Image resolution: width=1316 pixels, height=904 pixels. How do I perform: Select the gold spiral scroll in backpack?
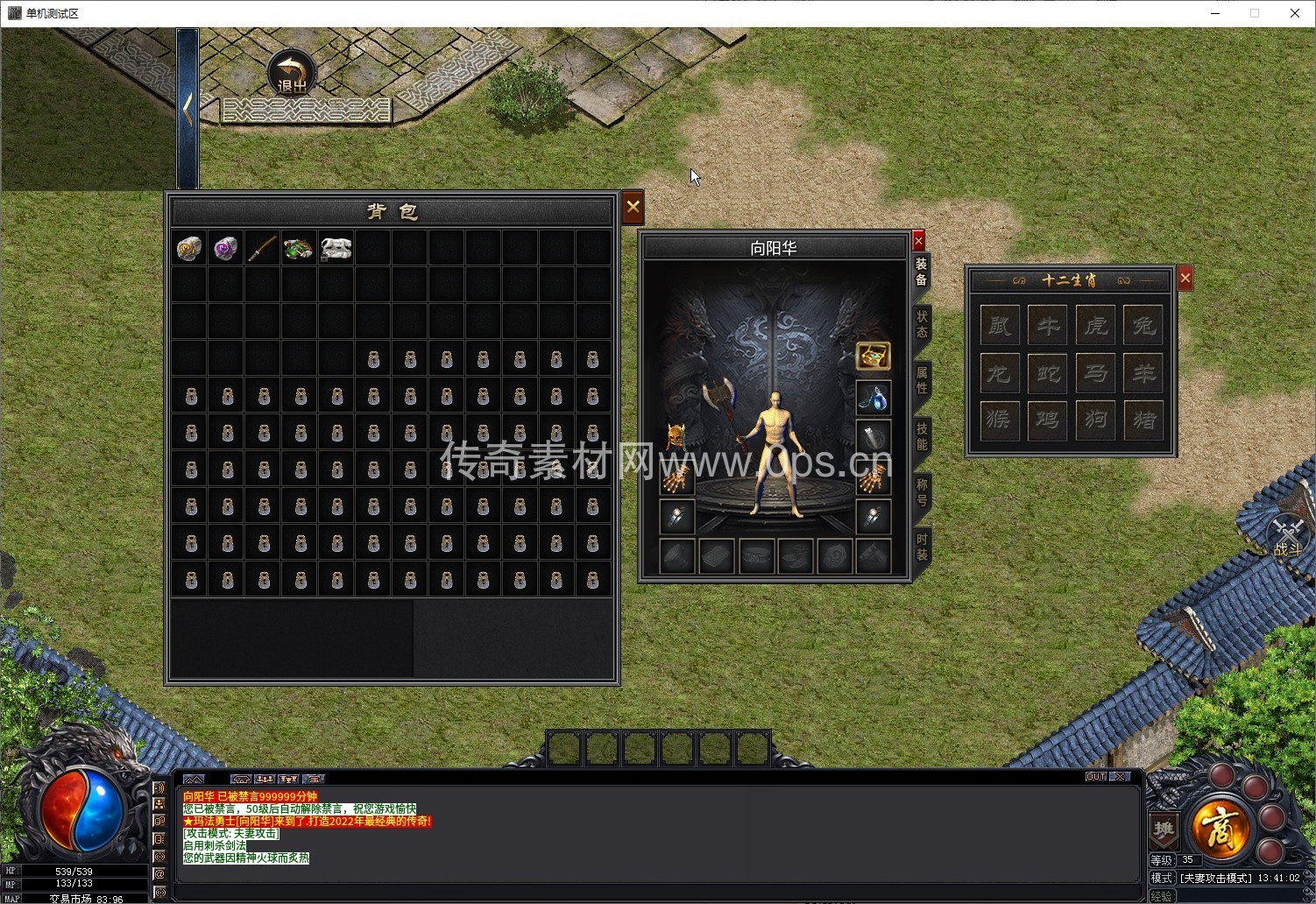[x=189, y=249]
